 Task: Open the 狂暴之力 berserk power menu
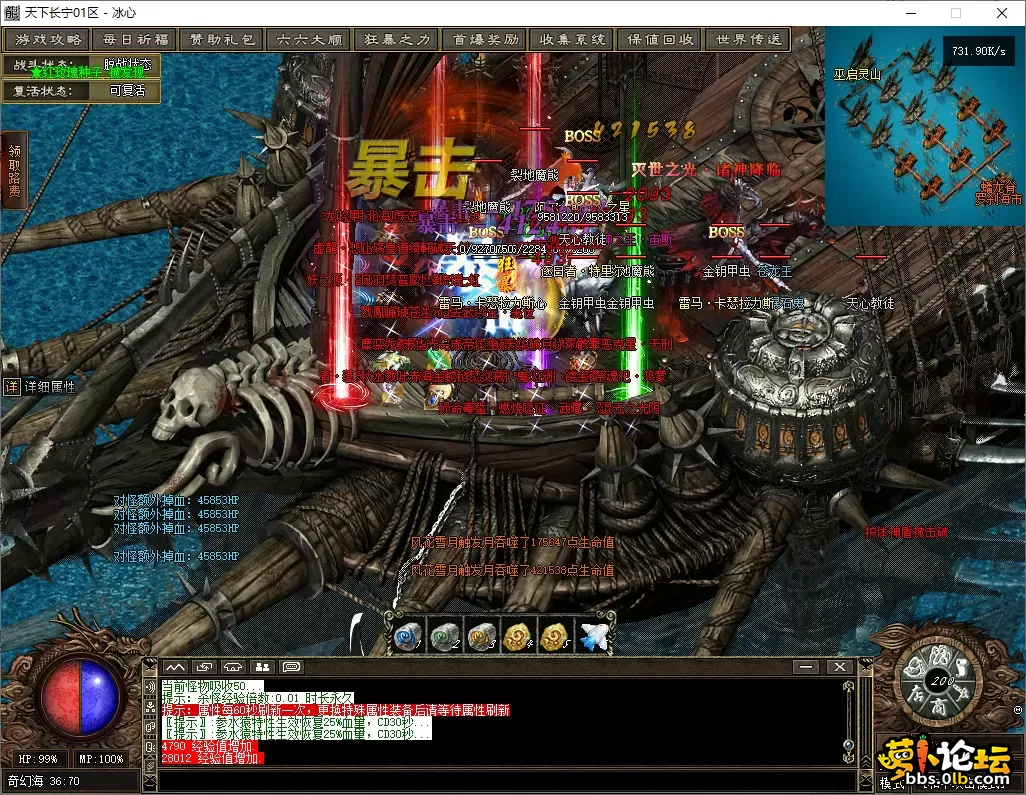[396, 40]
